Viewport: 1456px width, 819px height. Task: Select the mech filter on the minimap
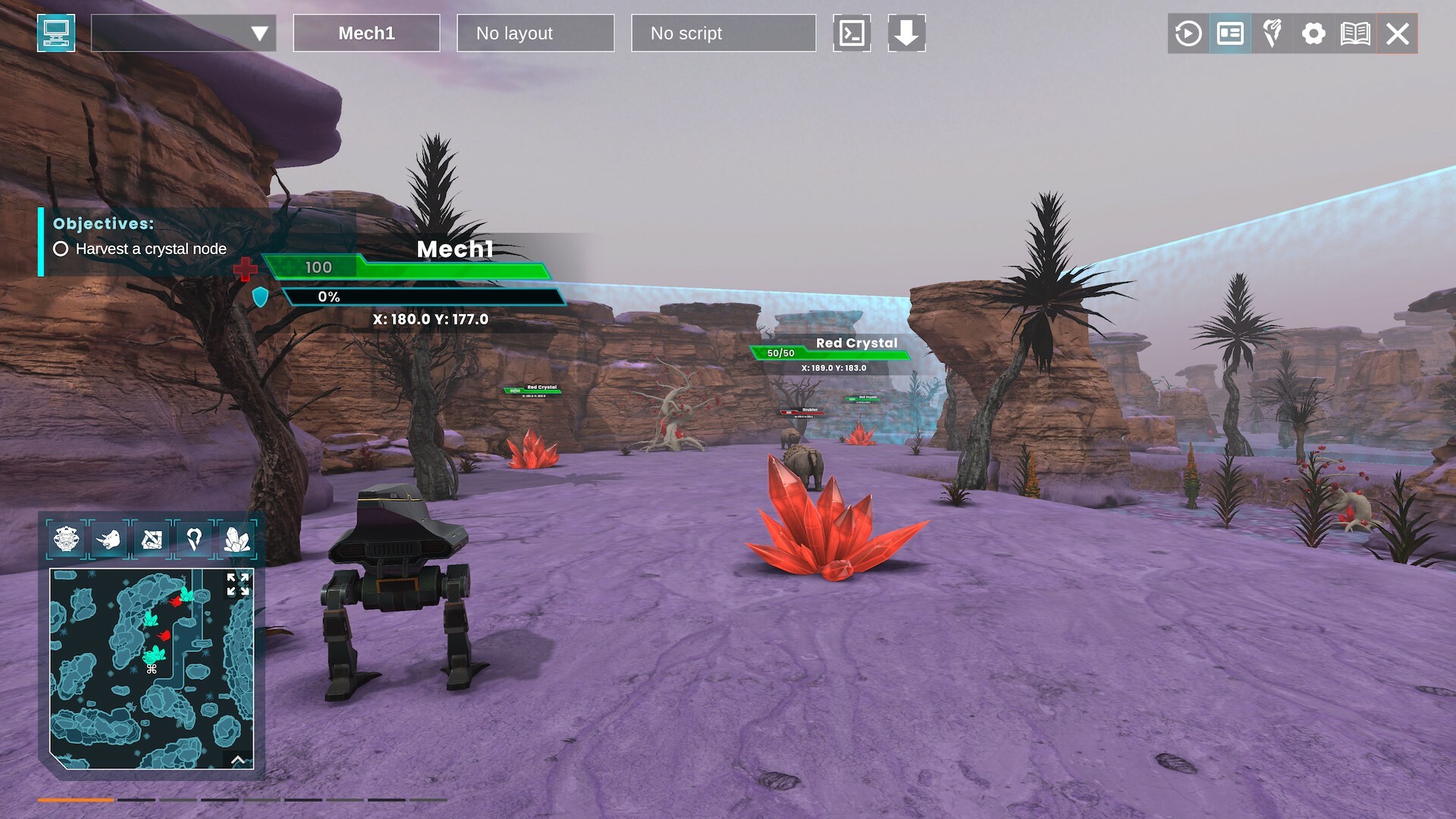click(x=67, y=540)
